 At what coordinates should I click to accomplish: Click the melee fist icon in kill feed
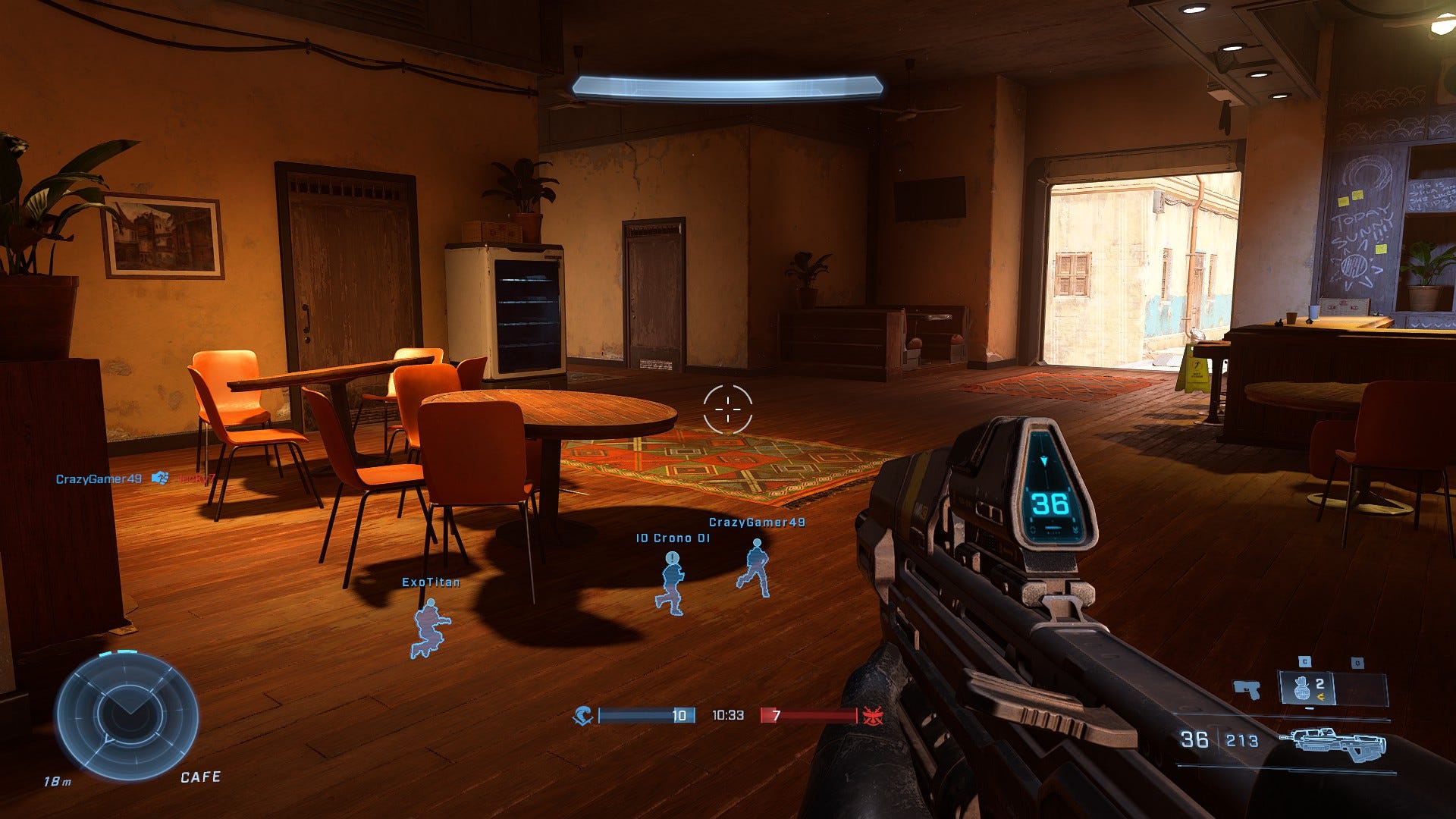pos(159,479)
